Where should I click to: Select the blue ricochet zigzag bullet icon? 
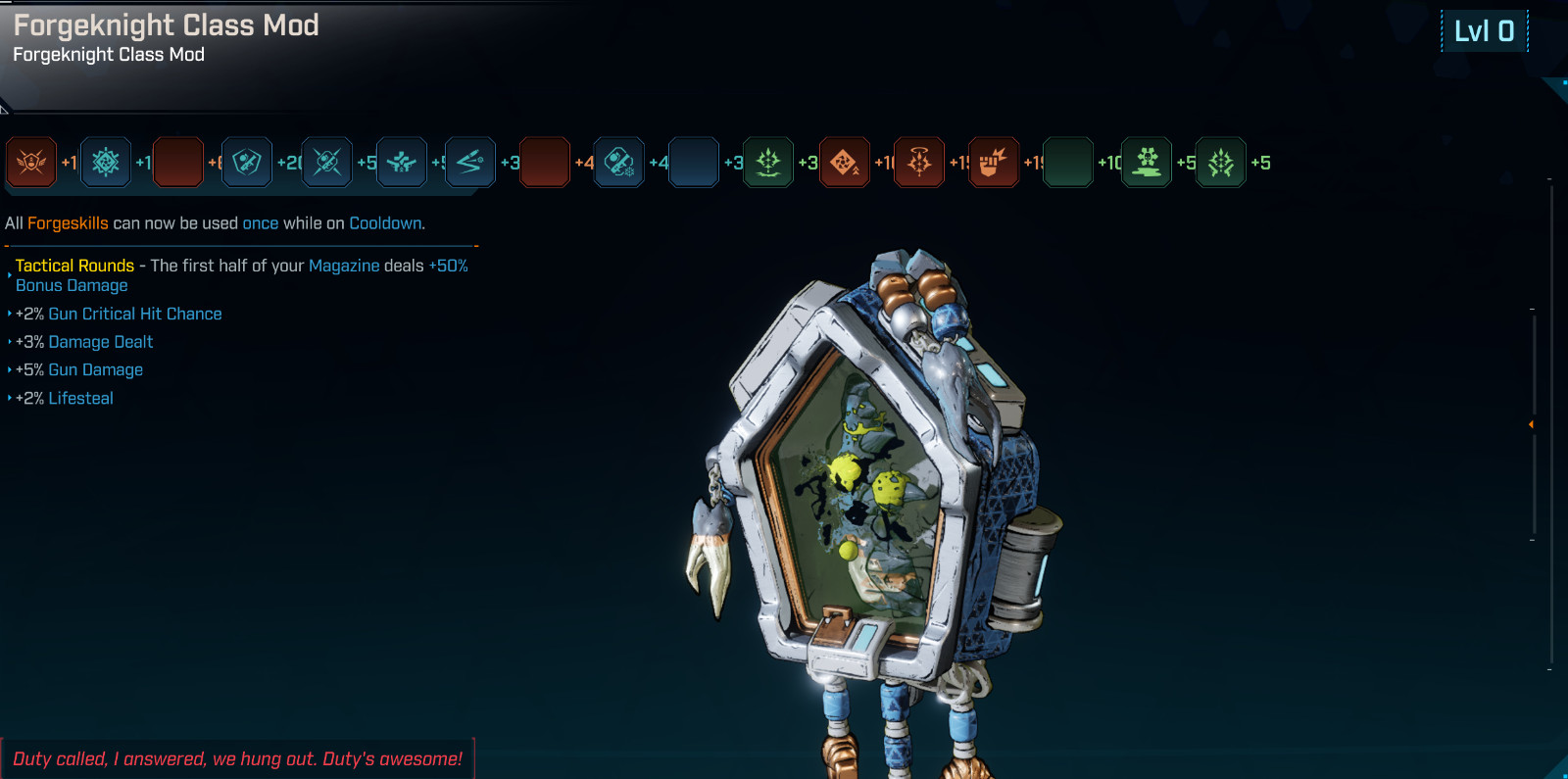(x=470, y=163)
